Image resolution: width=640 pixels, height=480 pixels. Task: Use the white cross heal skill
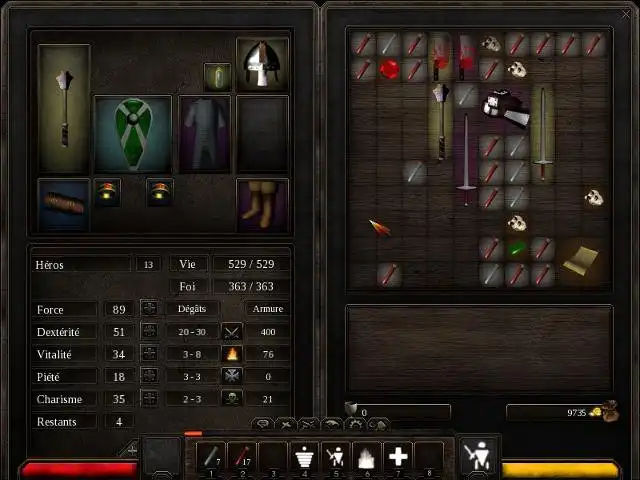[398, 457]
